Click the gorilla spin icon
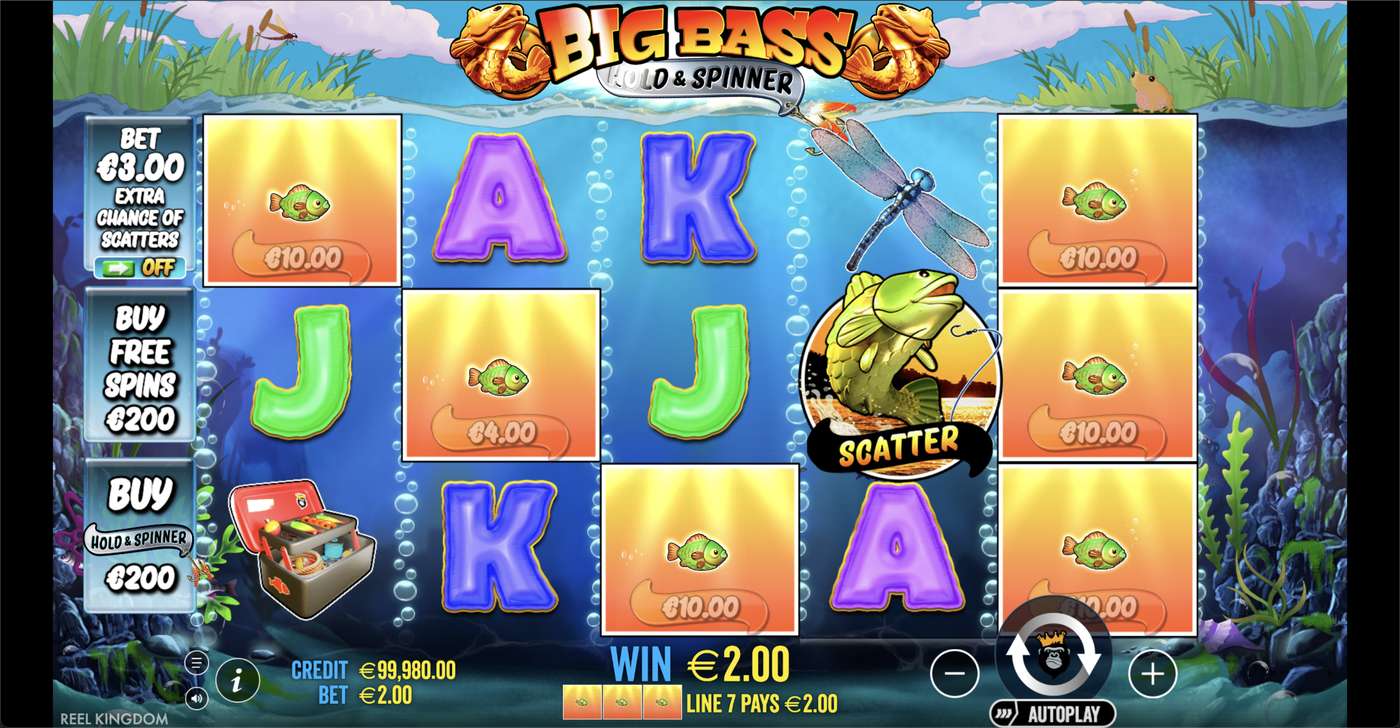 click(1055, 653)
